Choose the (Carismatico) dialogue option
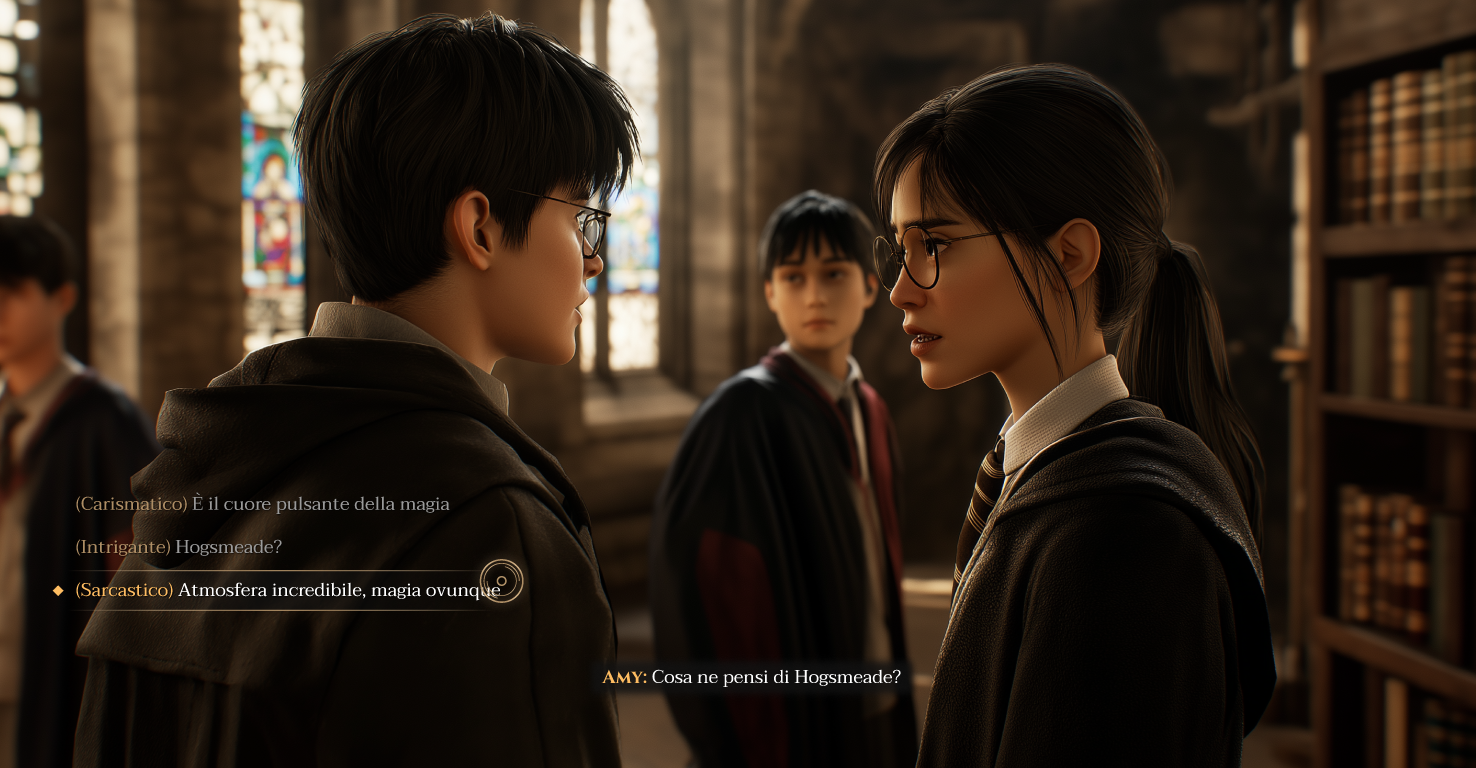The image size is (1476, 768). click(262, 504)
